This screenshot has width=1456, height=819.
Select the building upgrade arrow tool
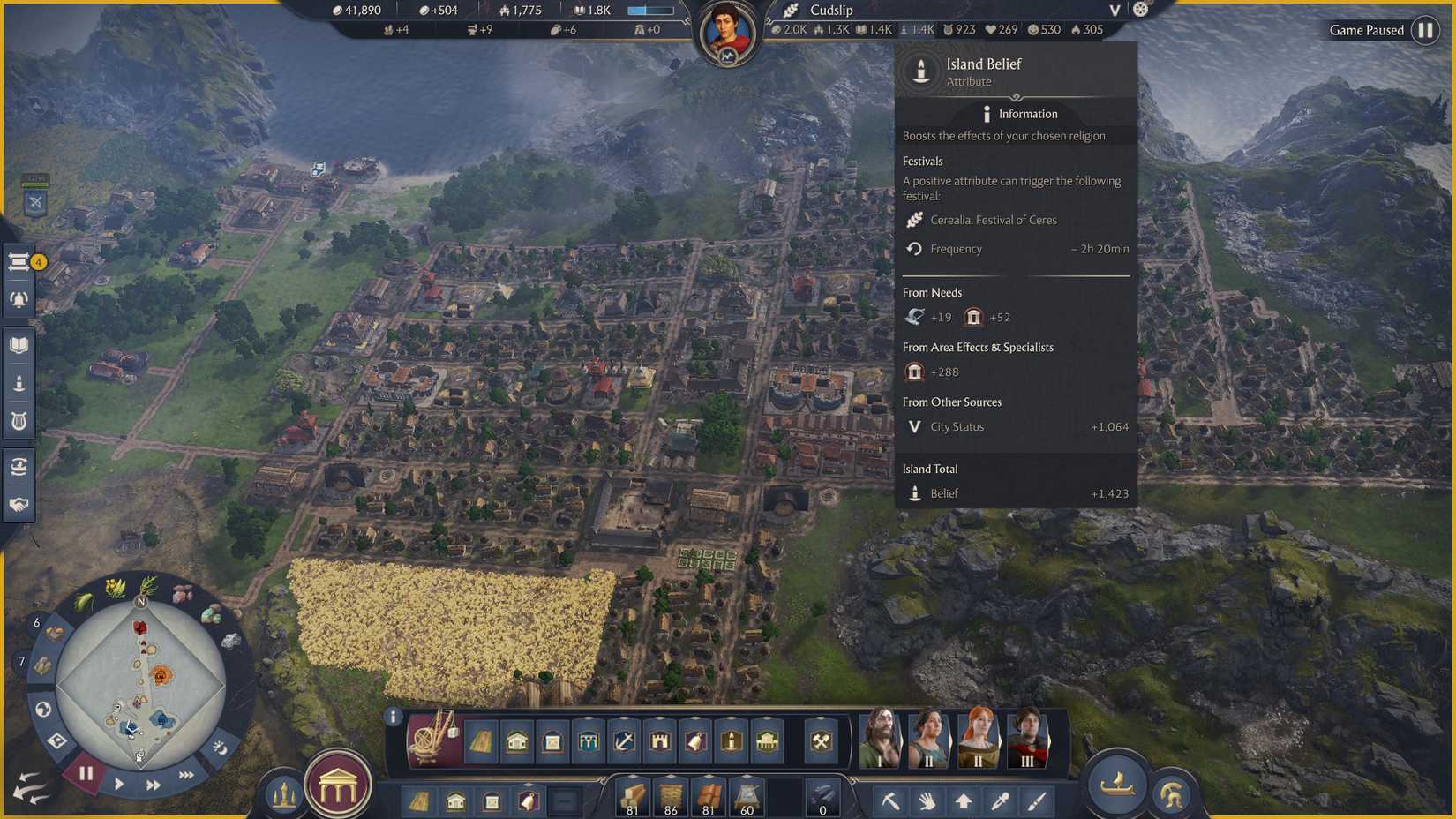(x=964, y=801)
